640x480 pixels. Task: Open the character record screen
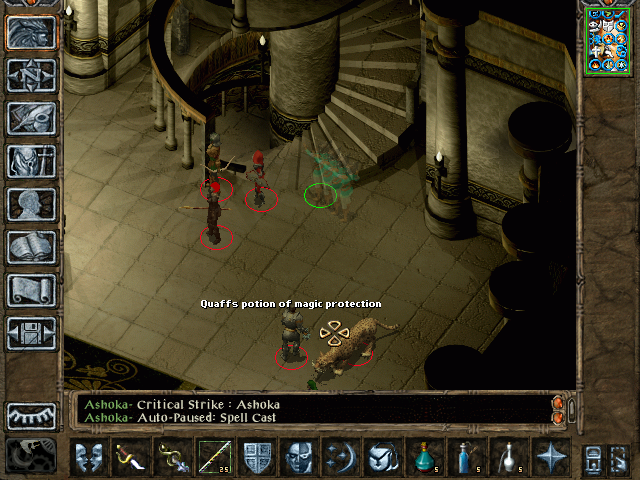31,204
